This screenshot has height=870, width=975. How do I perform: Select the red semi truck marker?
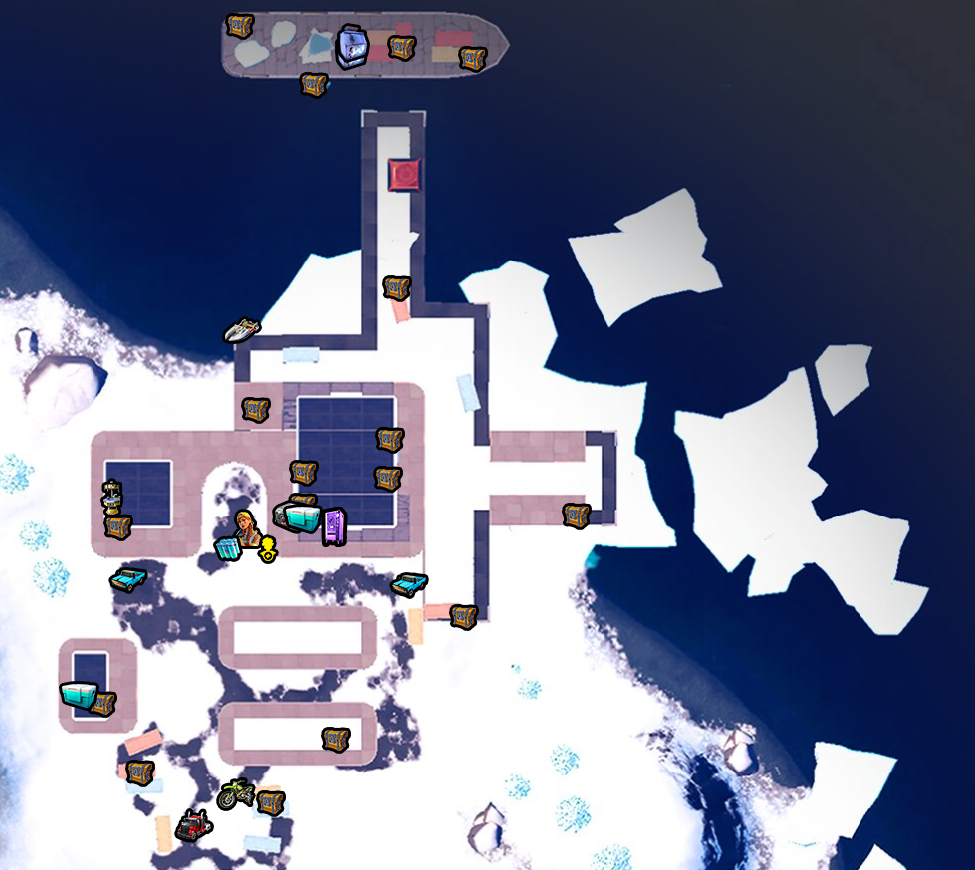[x=192, y=825]
